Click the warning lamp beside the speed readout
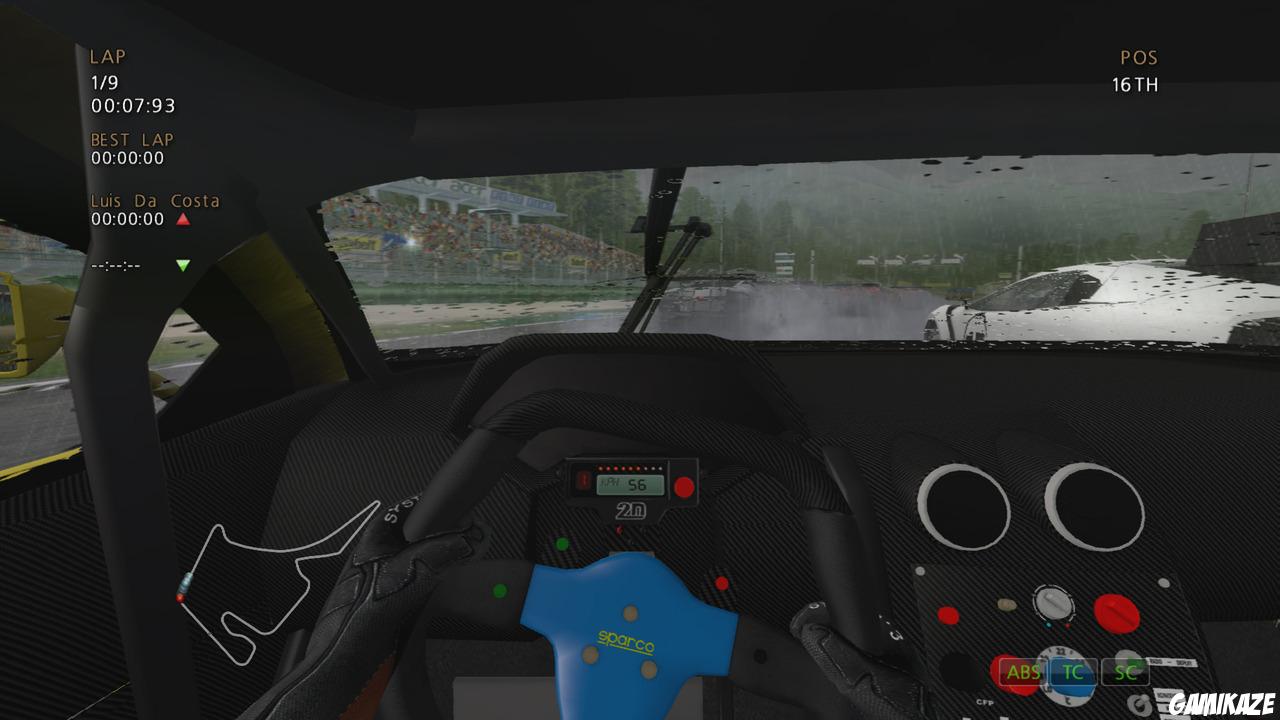 coord(585,480)
